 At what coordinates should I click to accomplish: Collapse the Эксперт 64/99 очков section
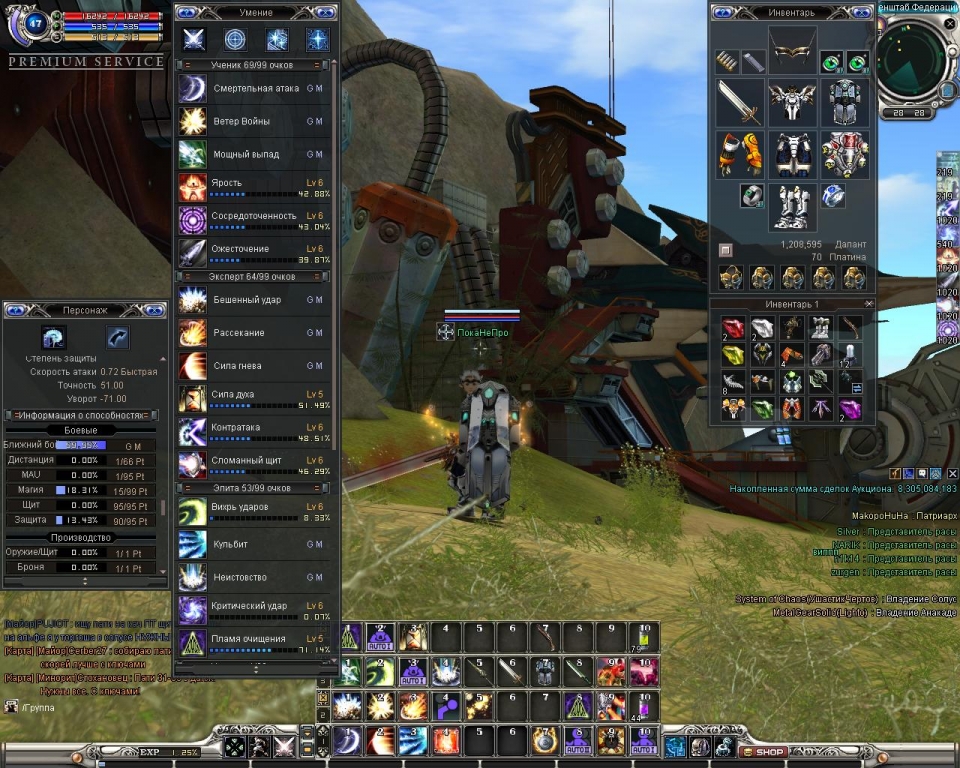tap(254, 276)
